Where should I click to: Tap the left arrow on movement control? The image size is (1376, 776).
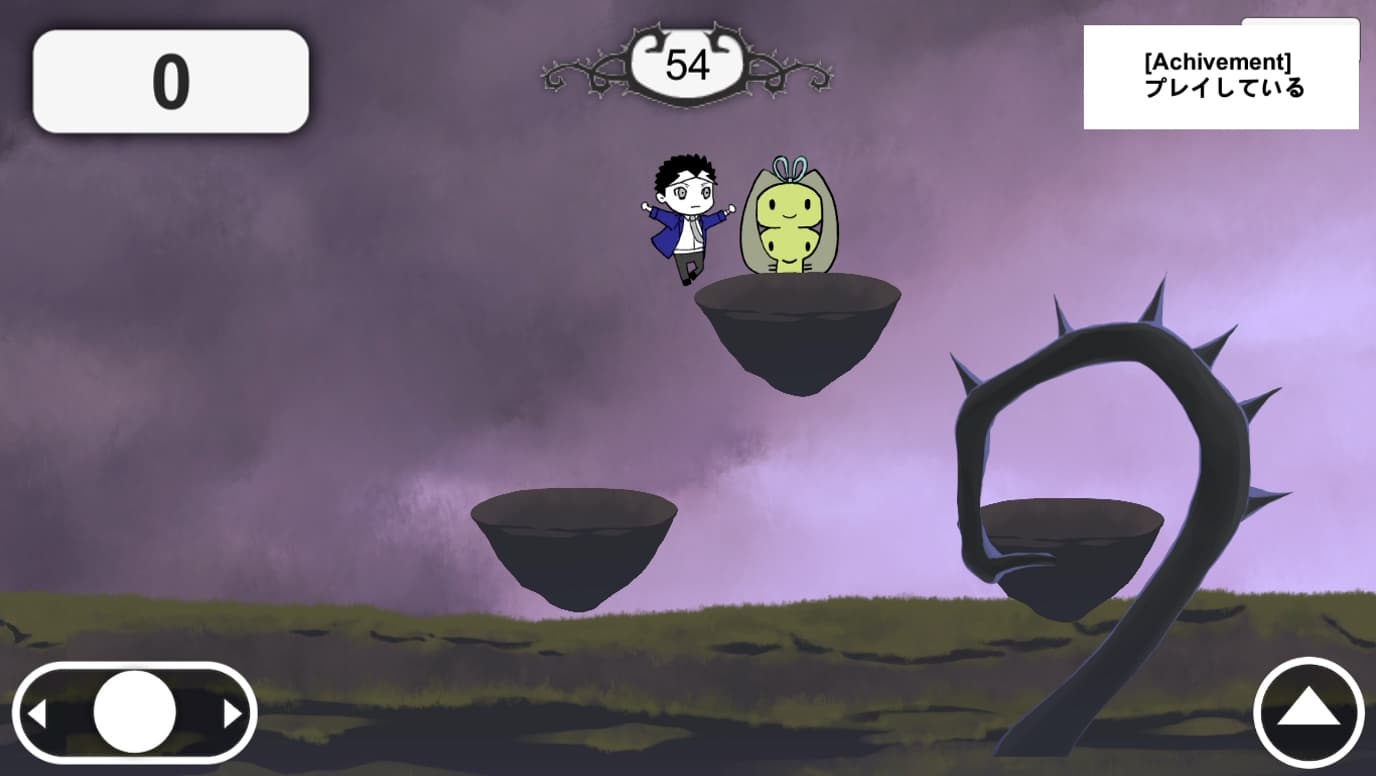tap(37, 714)
